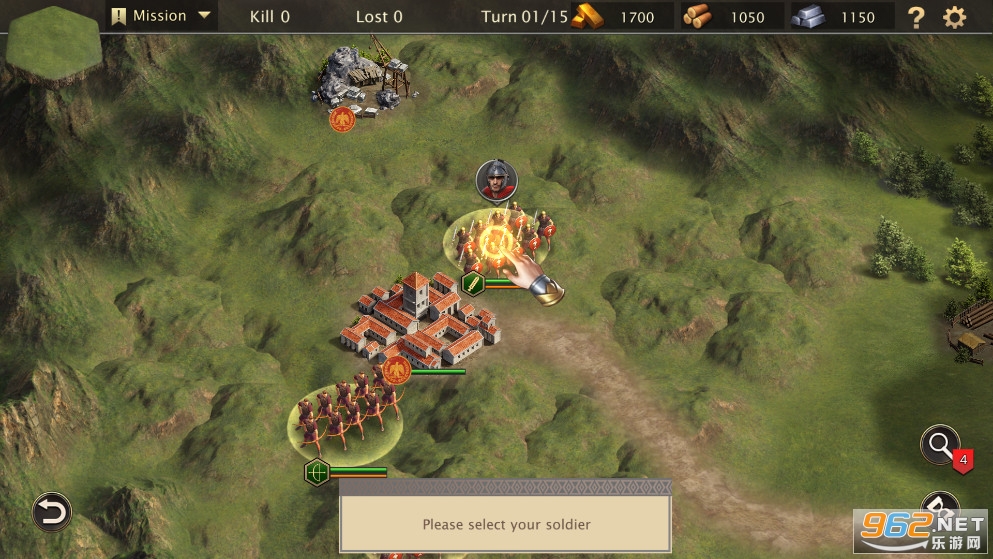Open the Mission dropdown
The image size is (993, 559).
point(161,16)
